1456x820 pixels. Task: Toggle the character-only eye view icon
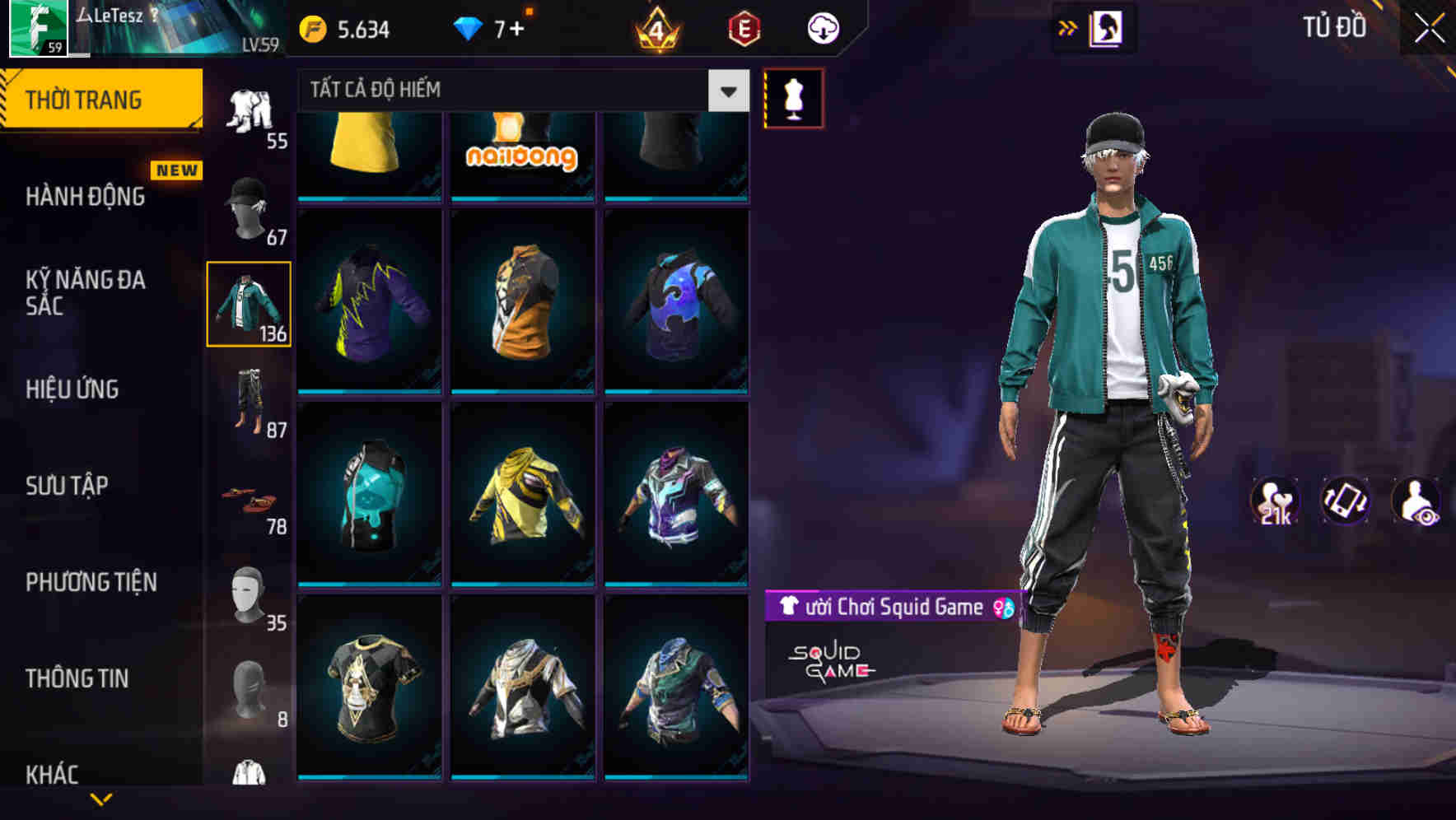[x=1417, y=503]
